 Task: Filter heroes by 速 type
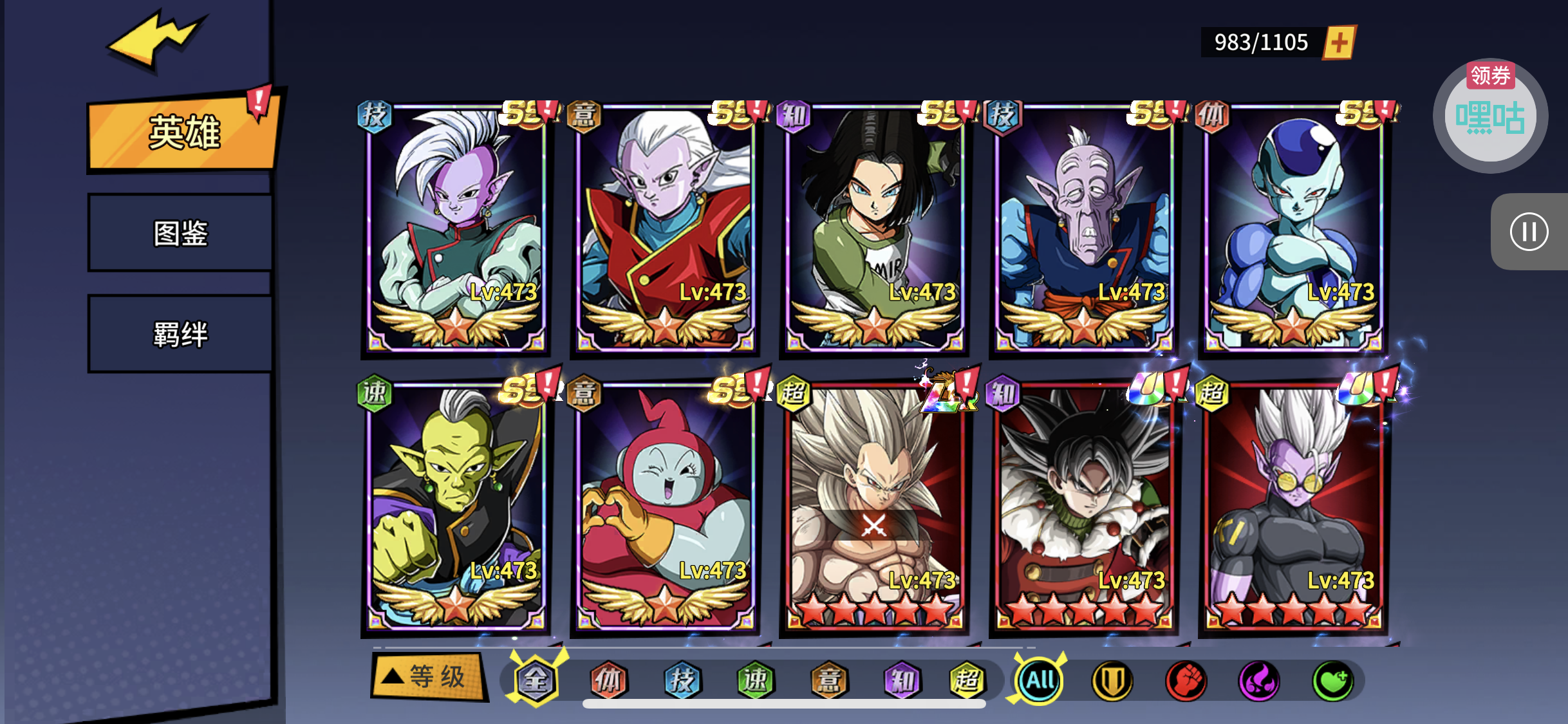click(755, 680)
